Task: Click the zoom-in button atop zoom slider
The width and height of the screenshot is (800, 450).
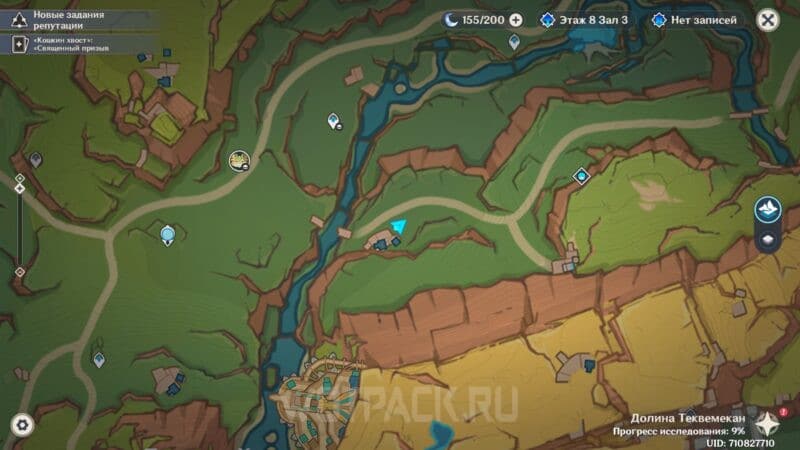Action: coord(19,178)
